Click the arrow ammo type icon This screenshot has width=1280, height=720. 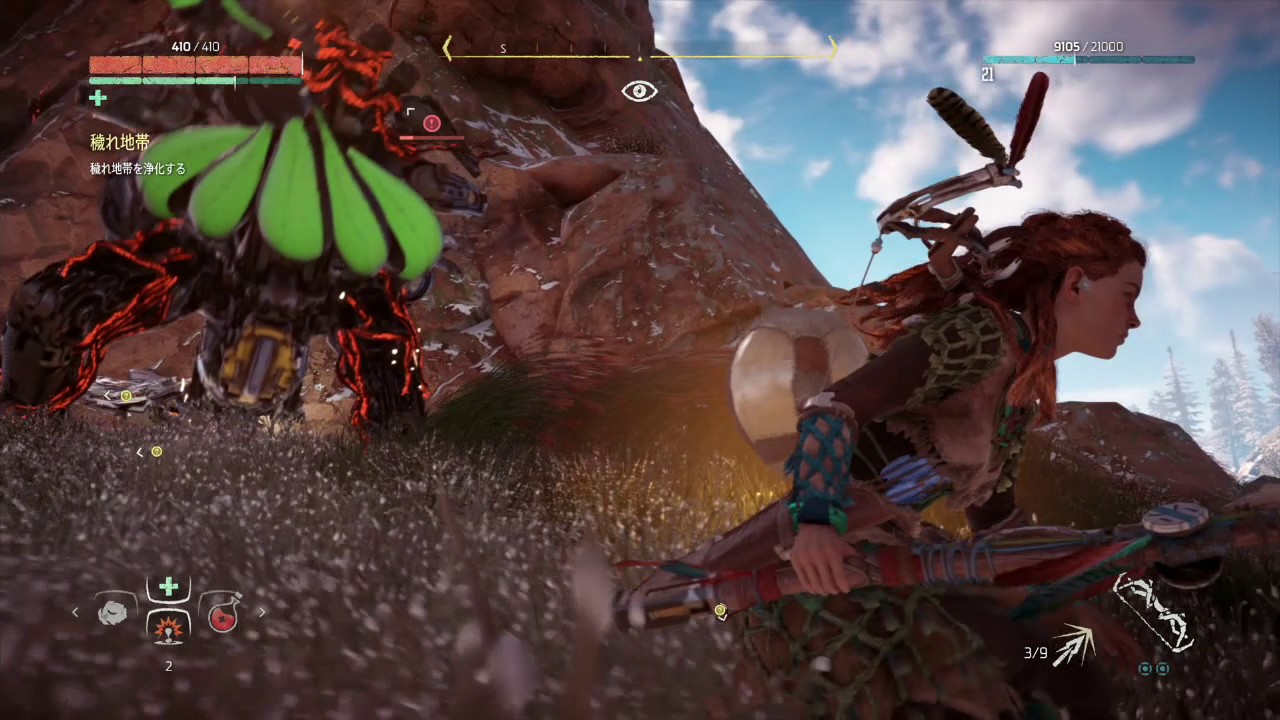1073,645
